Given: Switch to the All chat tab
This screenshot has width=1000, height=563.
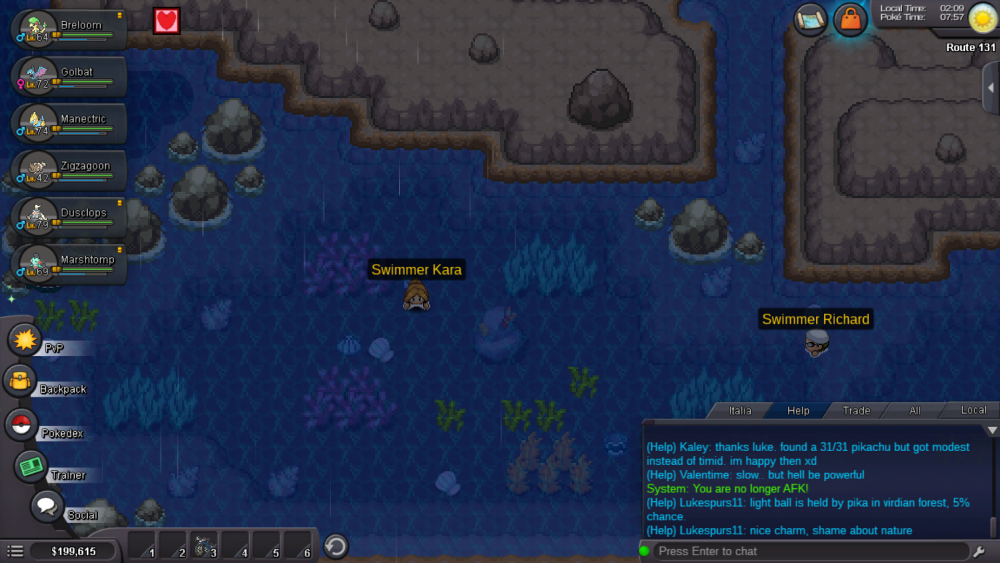Looking at the screenshot, I should [x=915, y=411].
